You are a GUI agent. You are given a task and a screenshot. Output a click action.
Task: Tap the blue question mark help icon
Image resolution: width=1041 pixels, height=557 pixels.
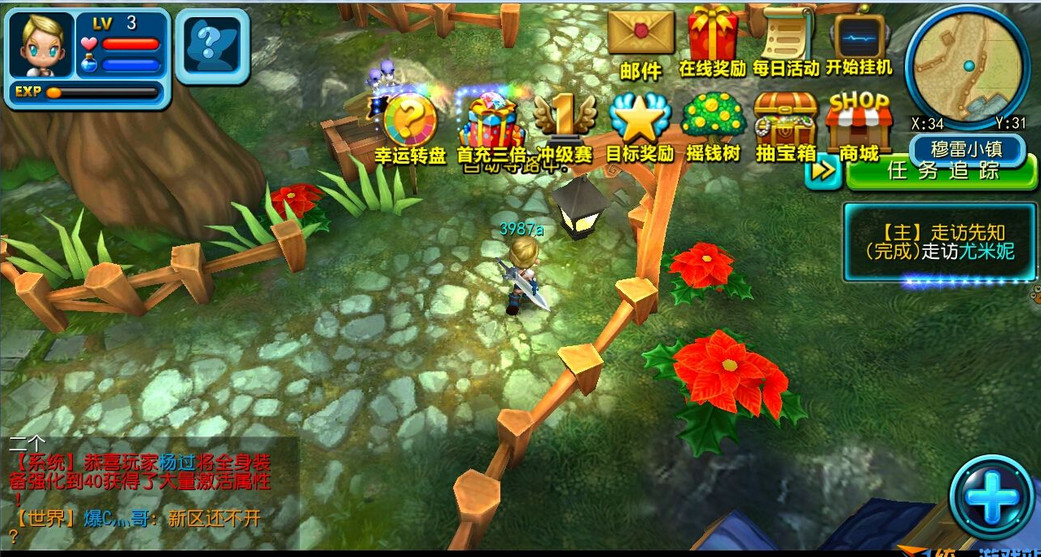(x=212, y=45)
